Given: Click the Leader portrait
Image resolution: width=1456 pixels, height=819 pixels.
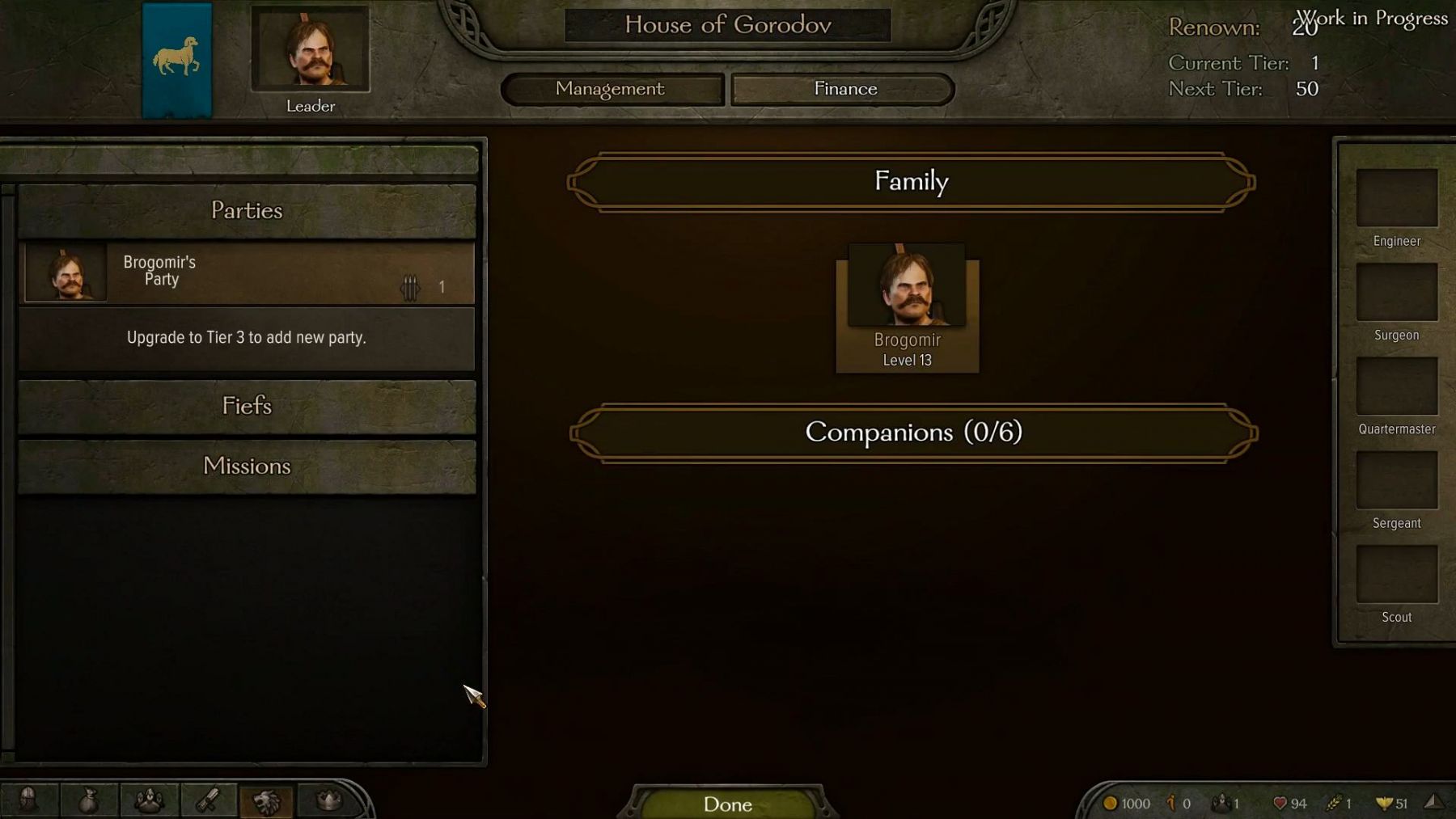Looking at the screenshot, I should (311, 50).
